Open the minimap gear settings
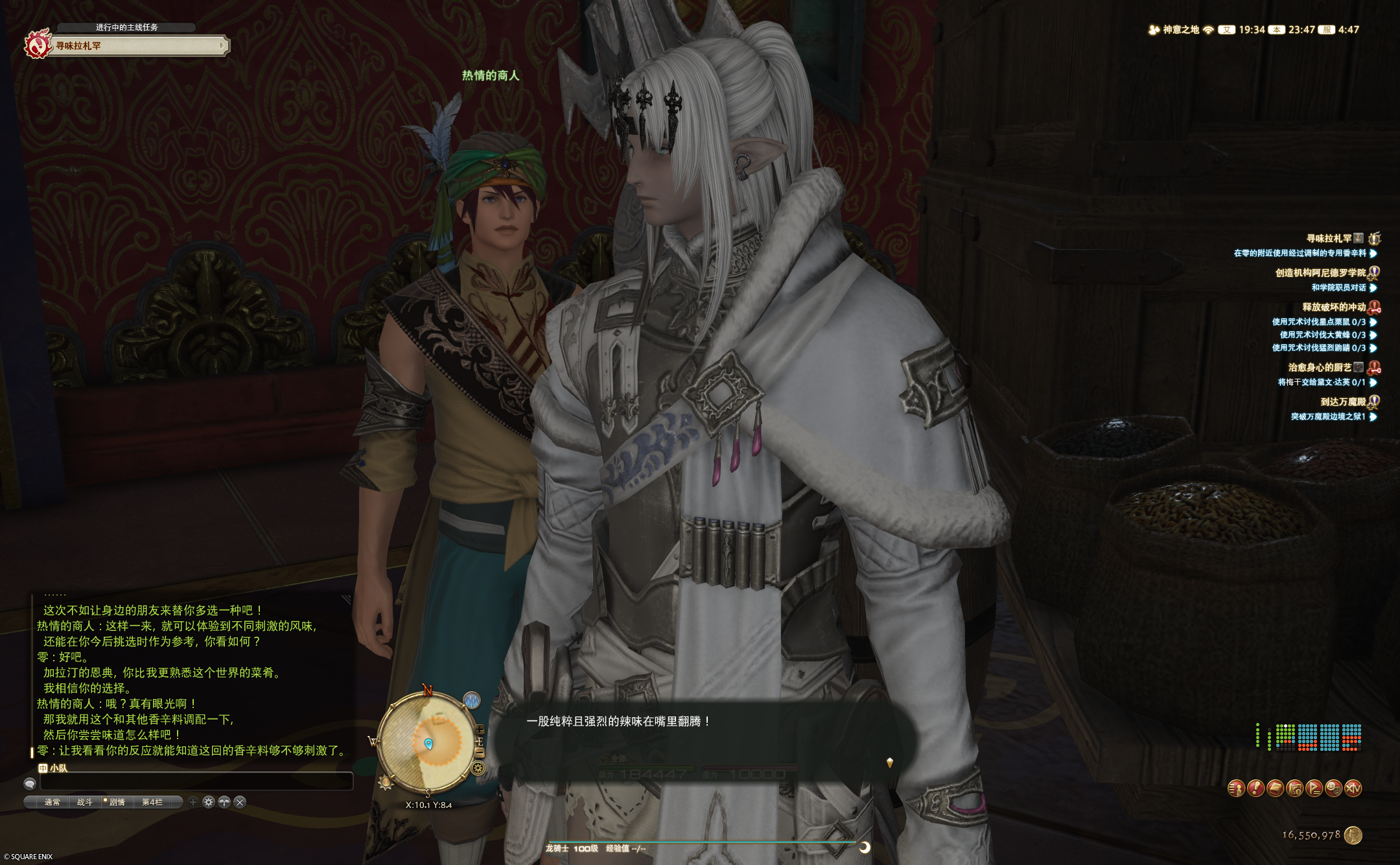 click(478, 768)
